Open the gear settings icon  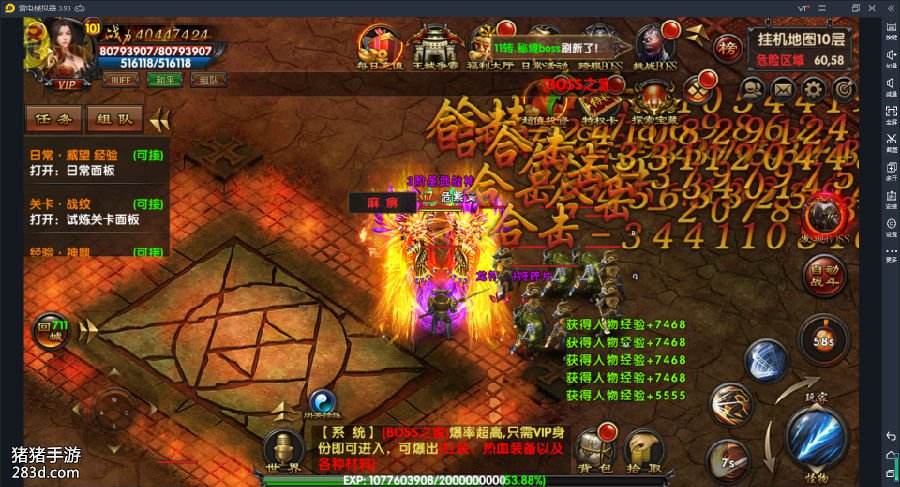tap(814, 90)
